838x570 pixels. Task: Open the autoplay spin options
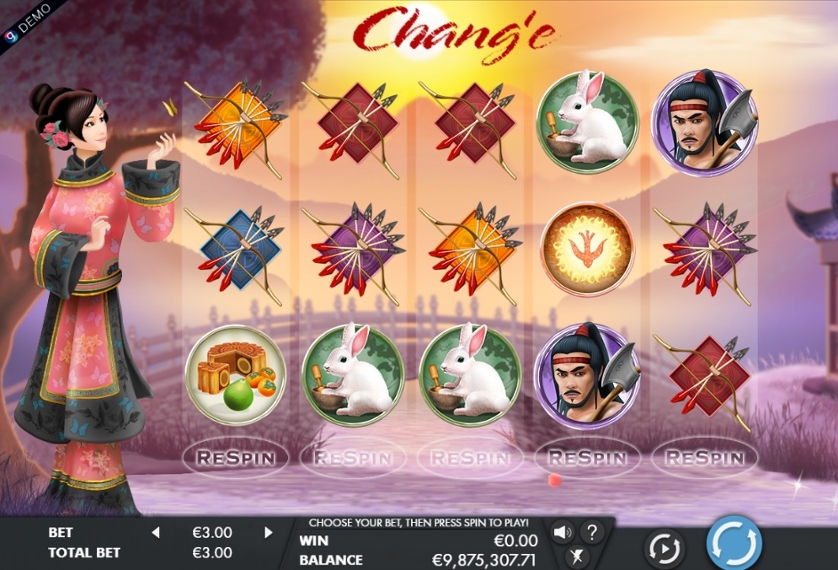coord(664,547)
